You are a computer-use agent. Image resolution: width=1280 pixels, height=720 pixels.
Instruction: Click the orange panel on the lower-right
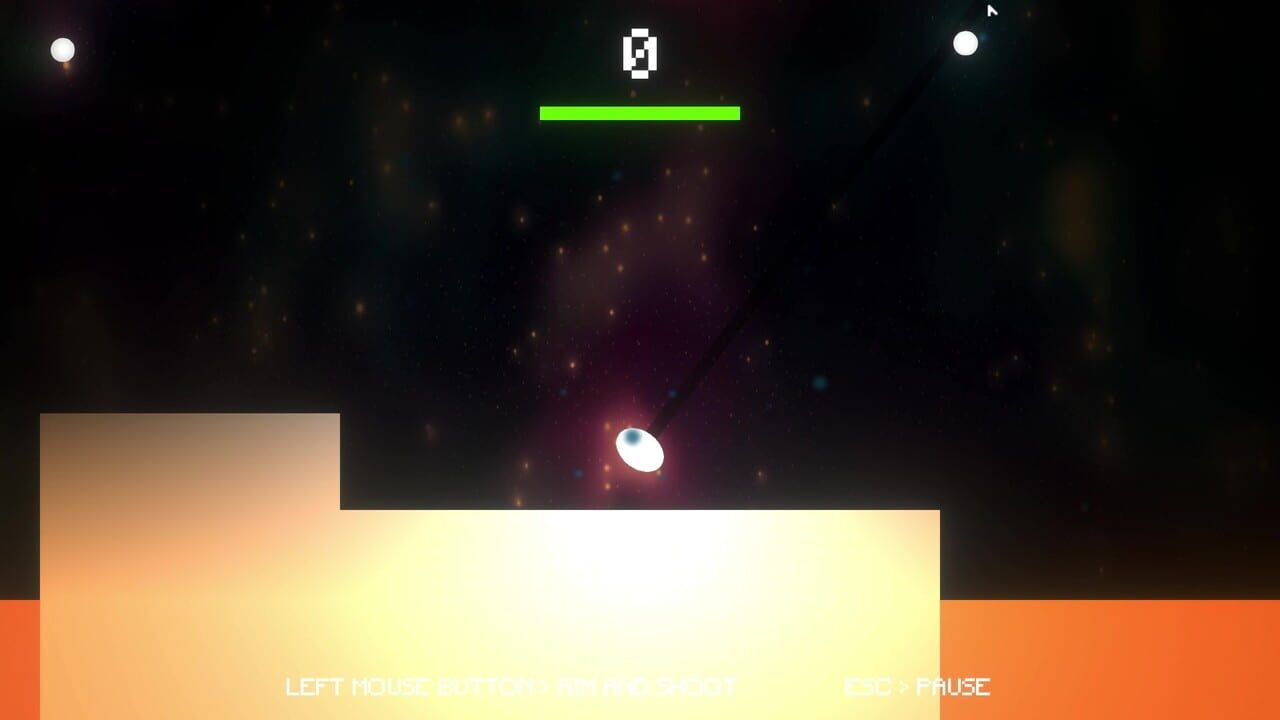pyautogui.click(x=1110, y=660)
